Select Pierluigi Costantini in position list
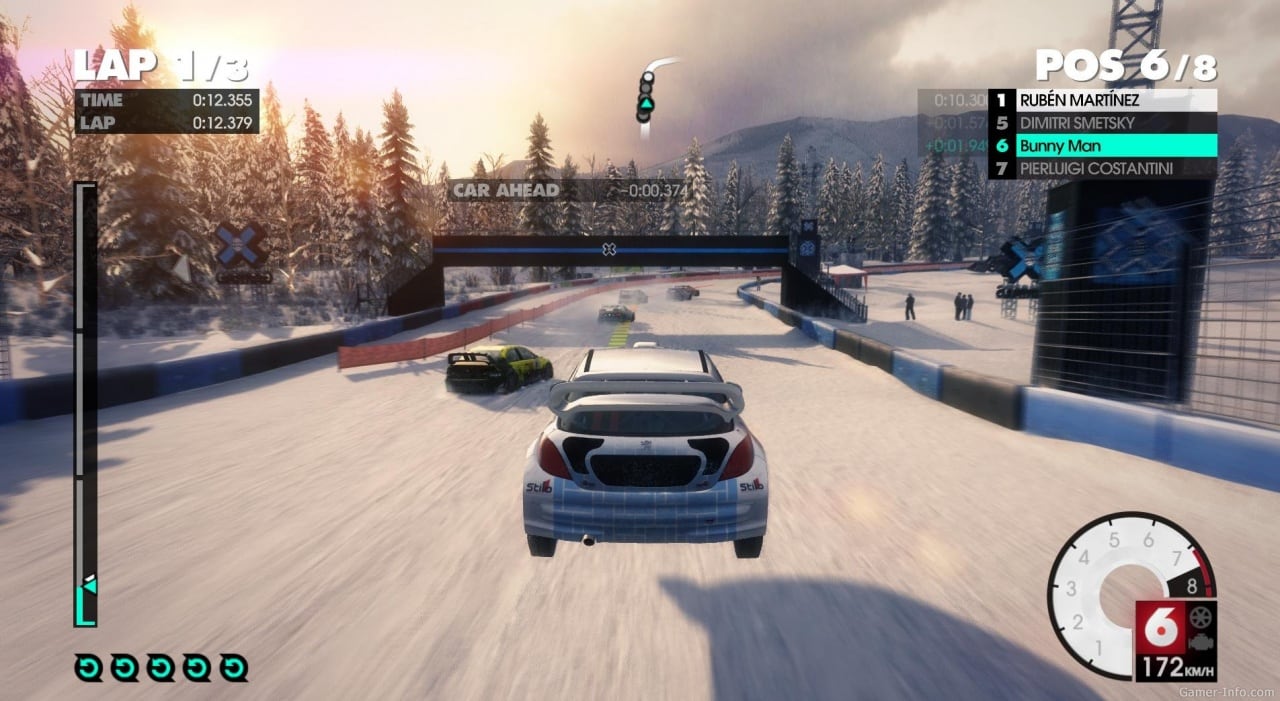Viewport: 1280px width, 701px height. point(1102,168)
